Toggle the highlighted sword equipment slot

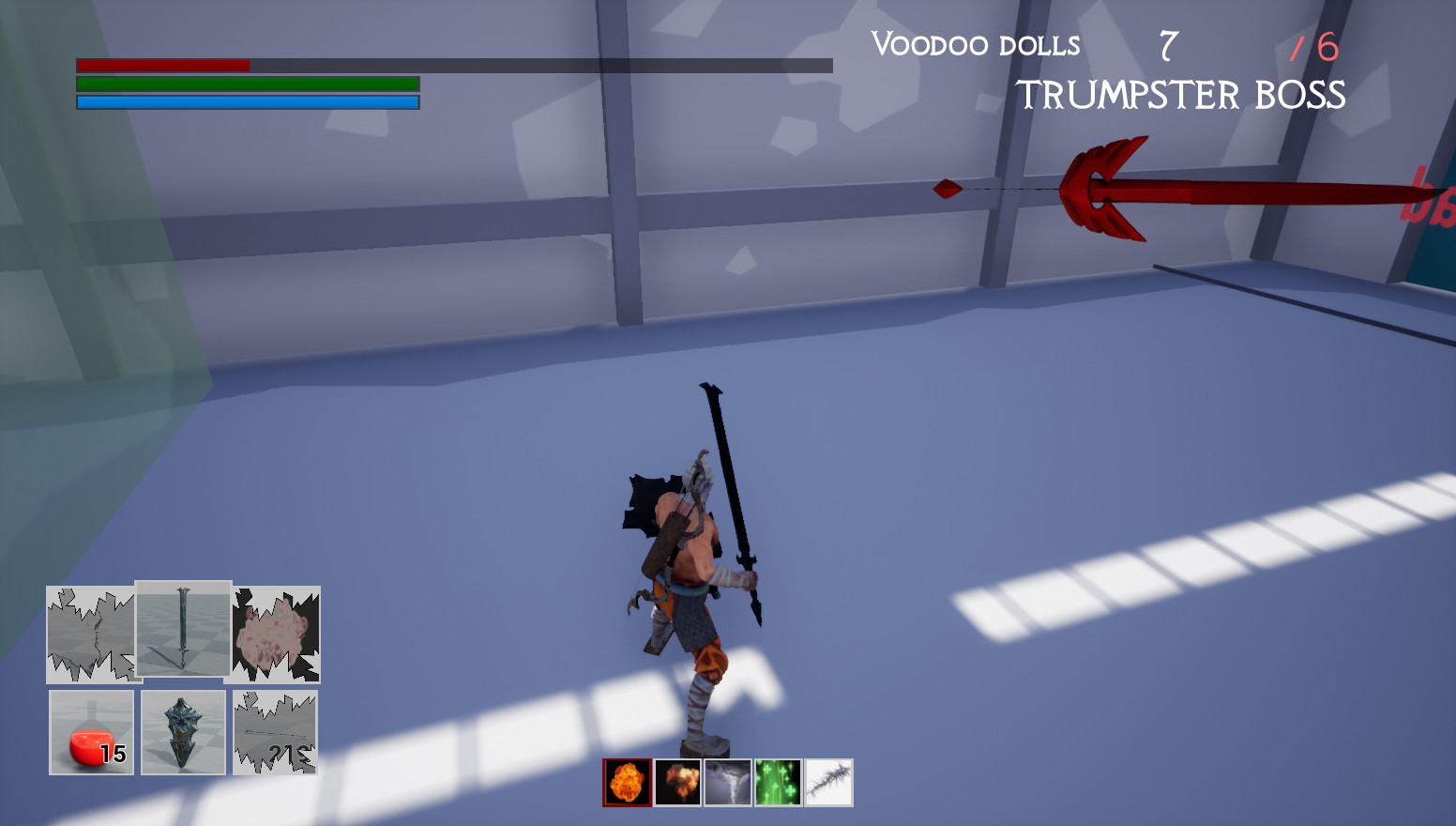[183, 629]
